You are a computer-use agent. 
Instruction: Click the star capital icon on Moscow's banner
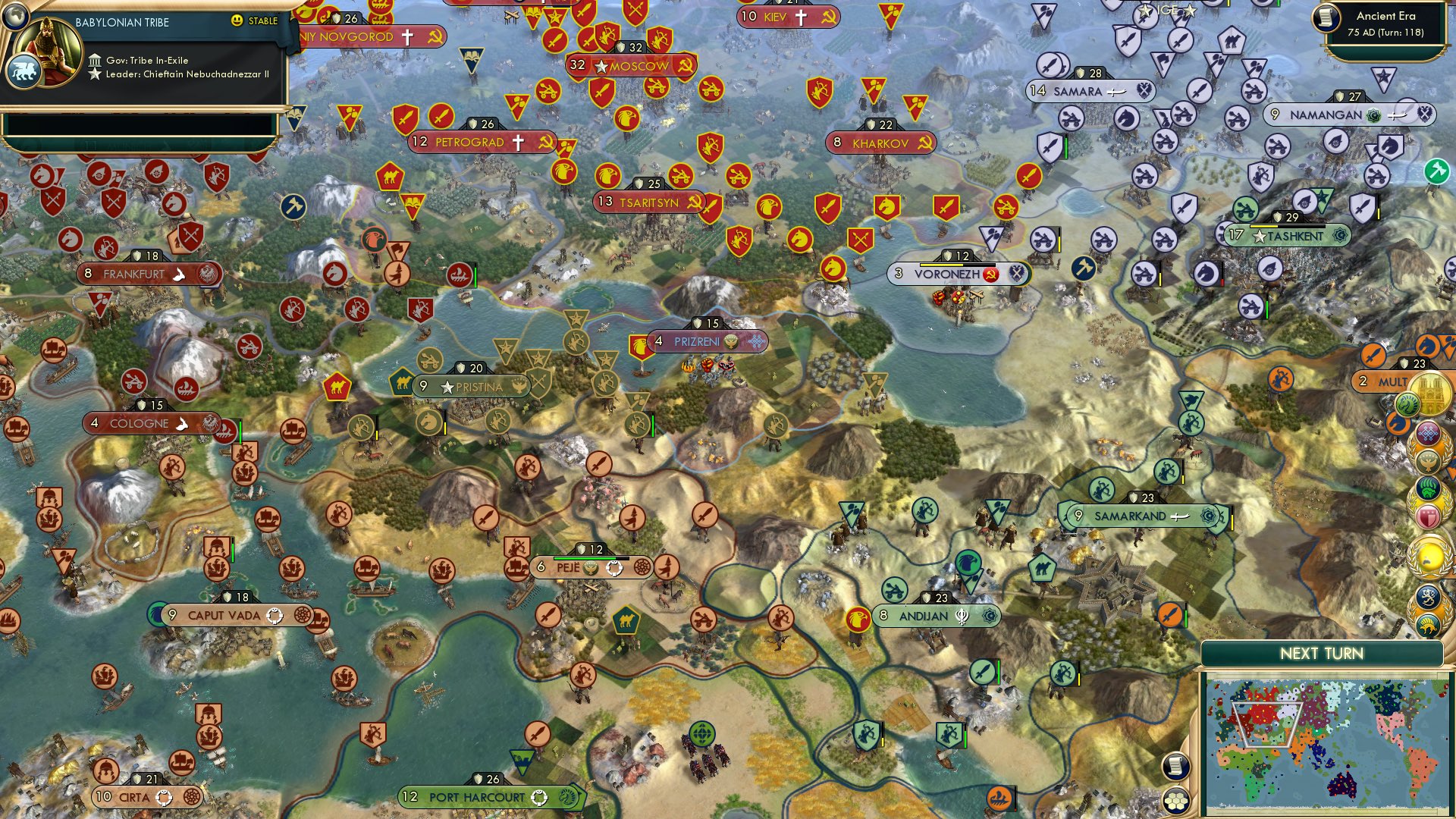[601, 66]
